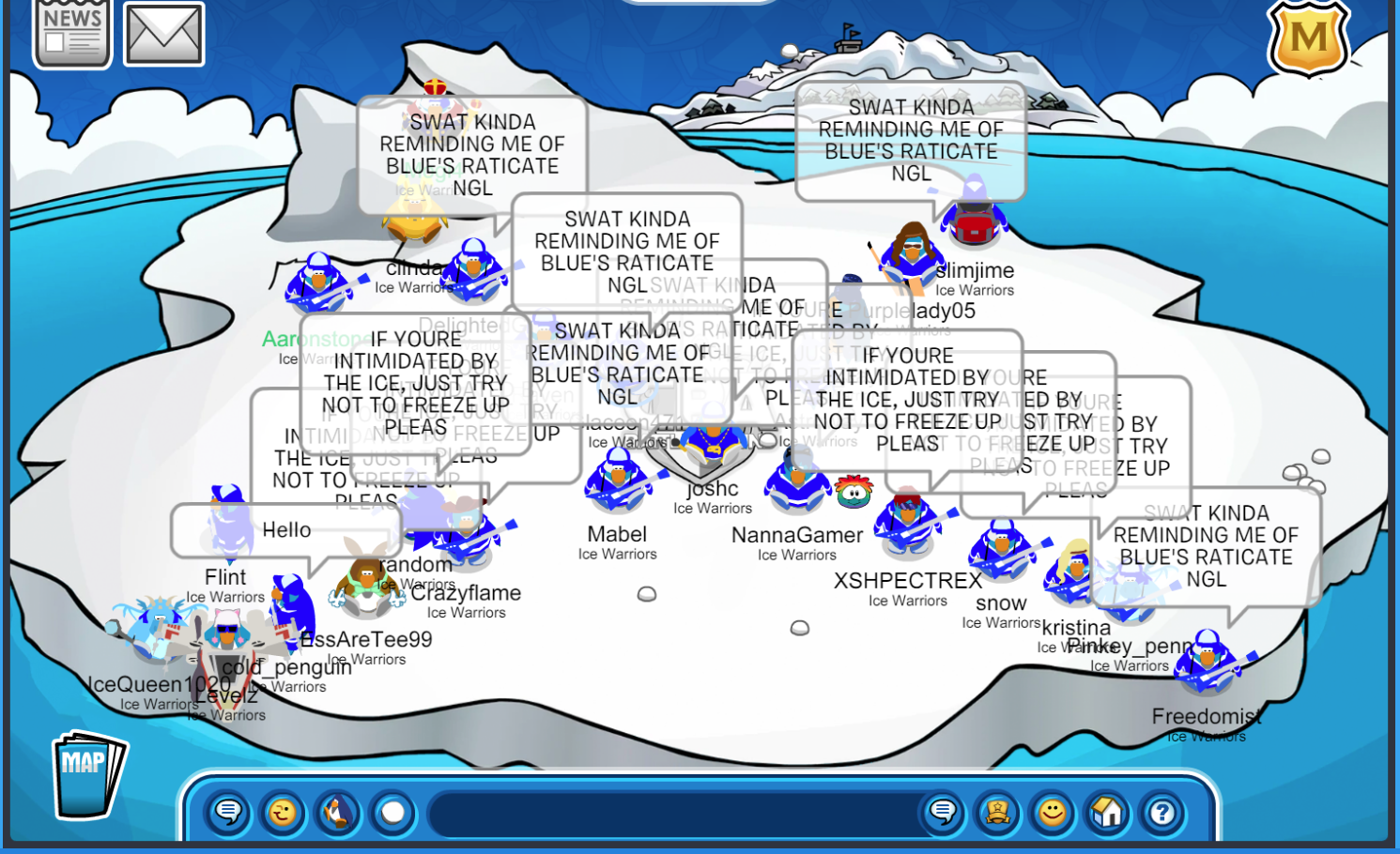Select the throw snowball button

[x=393, y=812]
